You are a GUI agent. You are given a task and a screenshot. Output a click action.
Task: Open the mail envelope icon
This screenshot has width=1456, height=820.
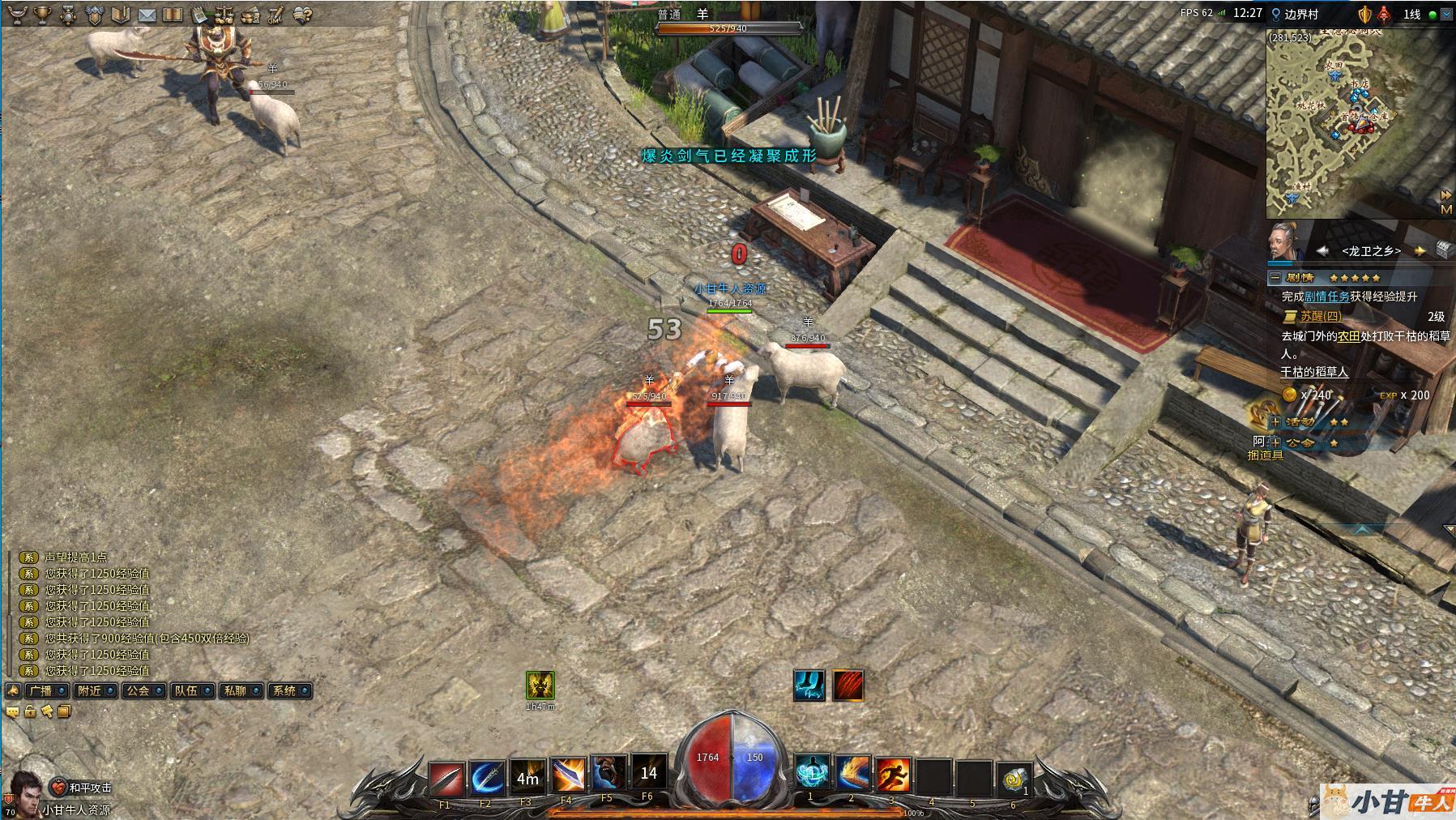pos(147,15)
